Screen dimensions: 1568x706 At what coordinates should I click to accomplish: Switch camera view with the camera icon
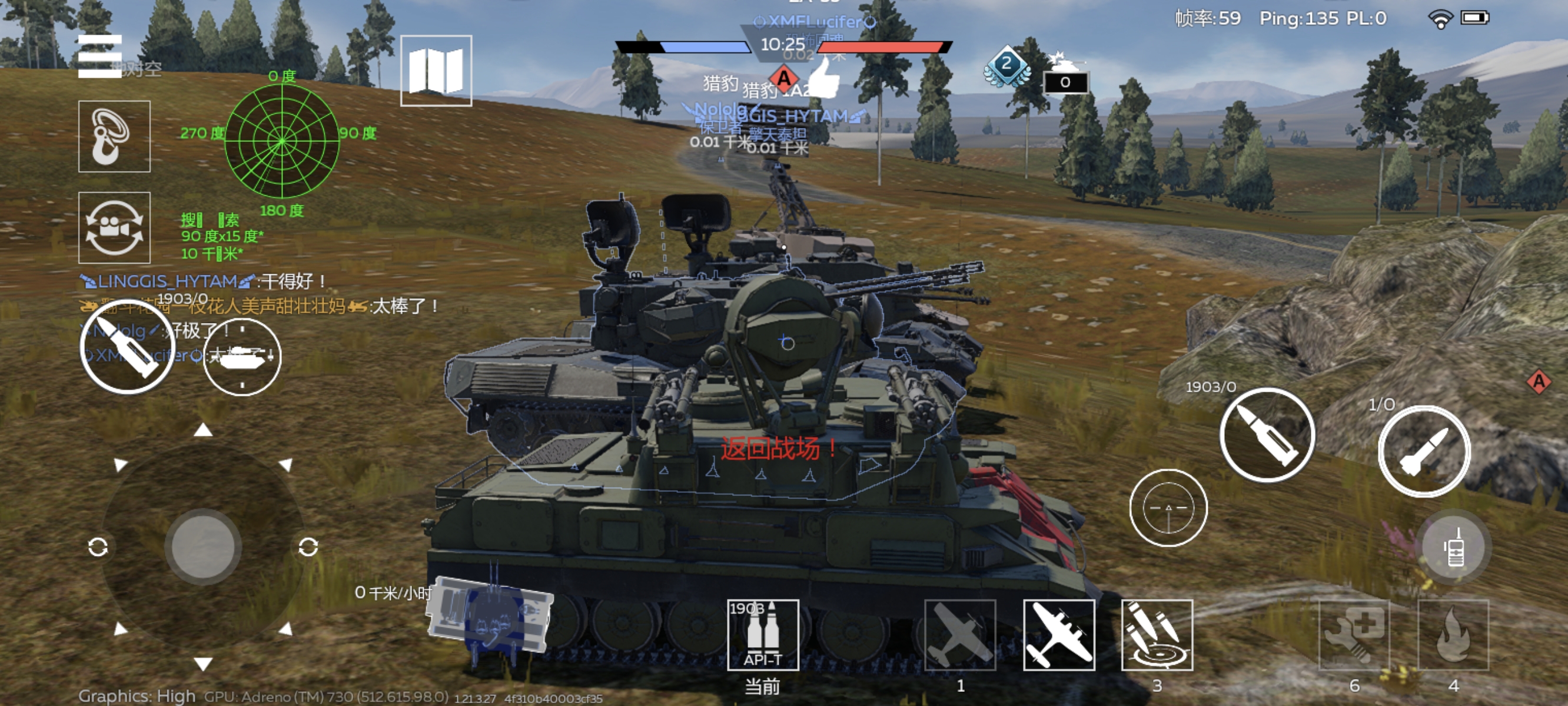[x=114, y=228]
